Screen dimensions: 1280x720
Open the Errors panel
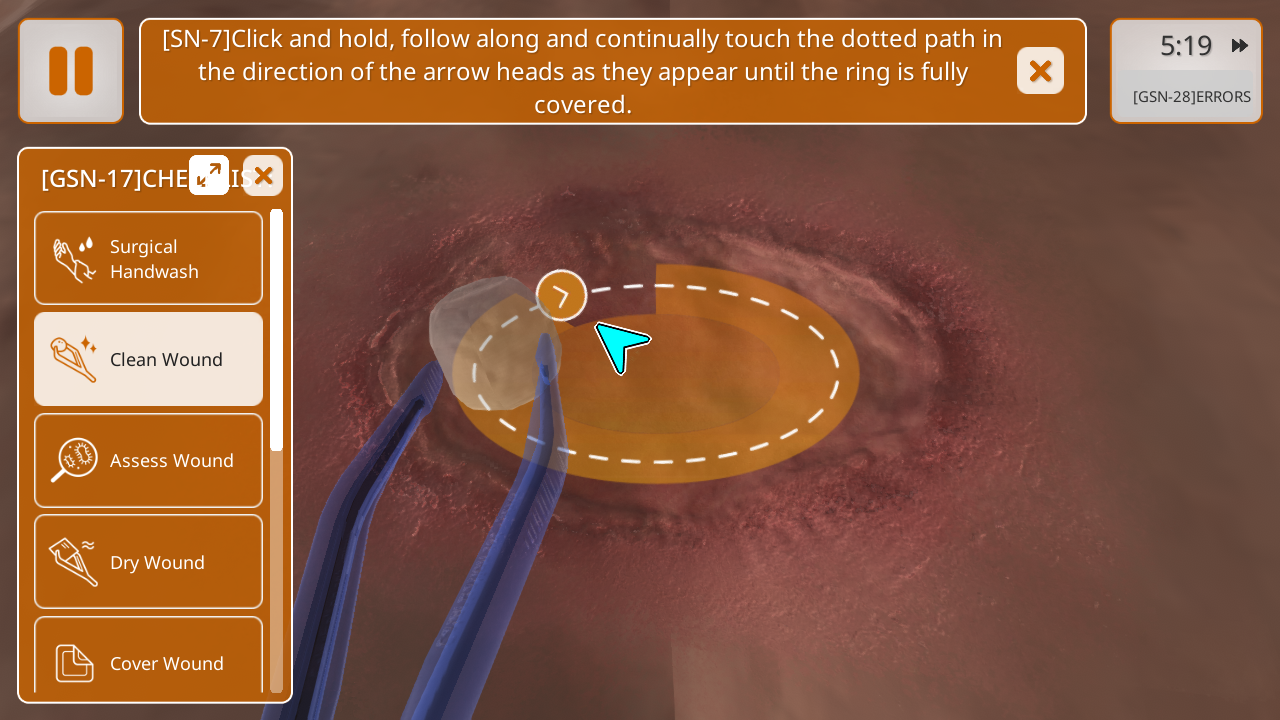pos(1191,97)
